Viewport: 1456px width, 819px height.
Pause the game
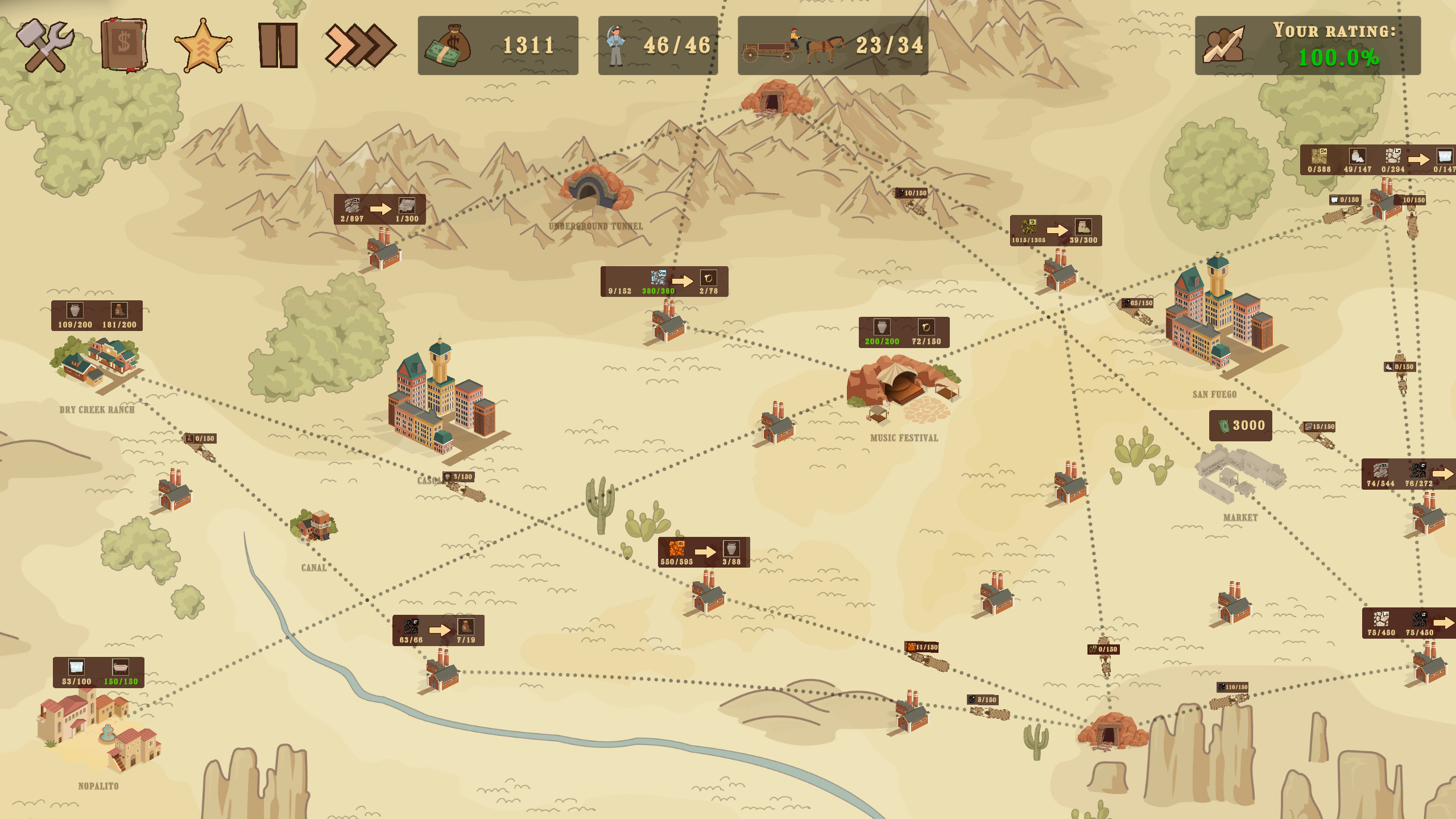click(x=278, y=45)
